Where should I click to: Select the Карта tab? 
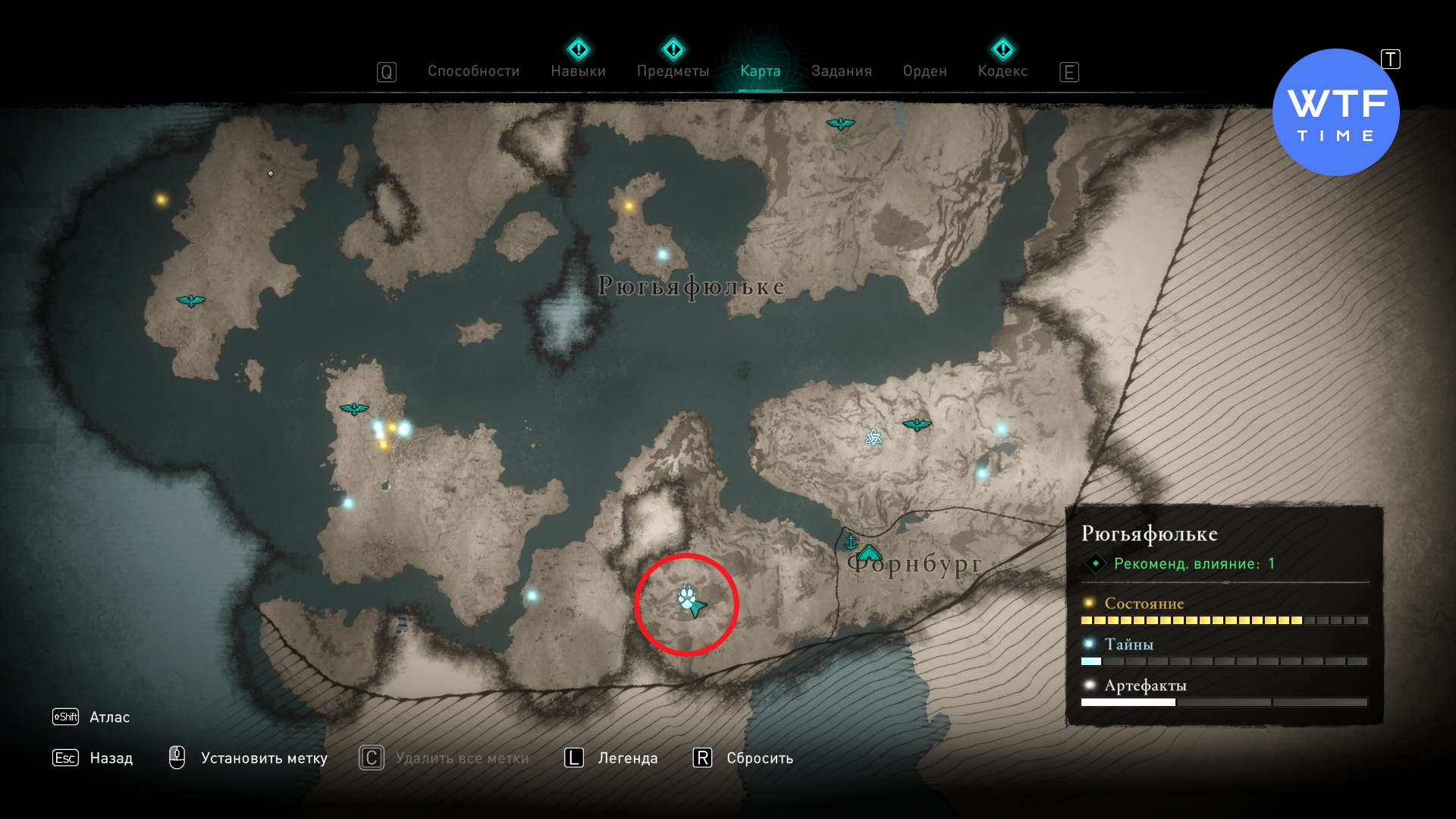[760, 71]
